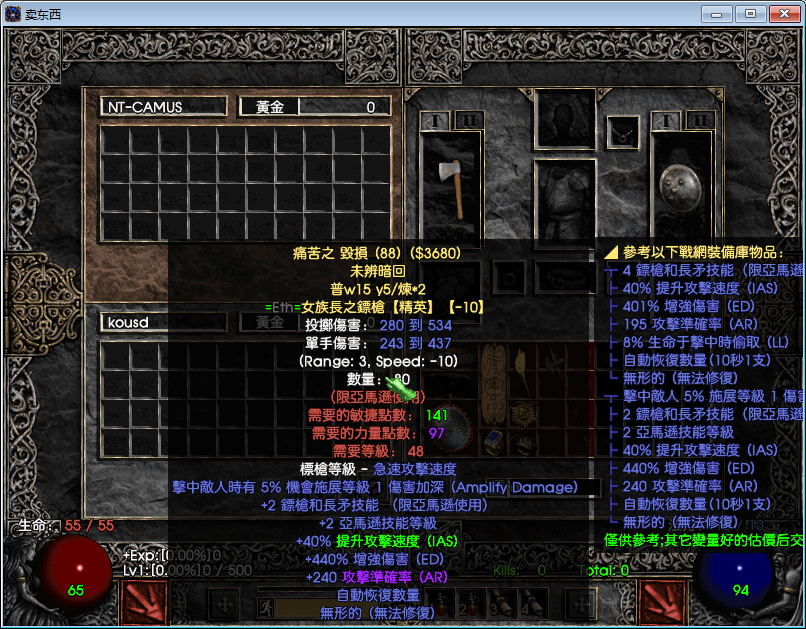Screen dimensions: 806x629
Task: Minimize the game window
Action: tap(716, 13)
